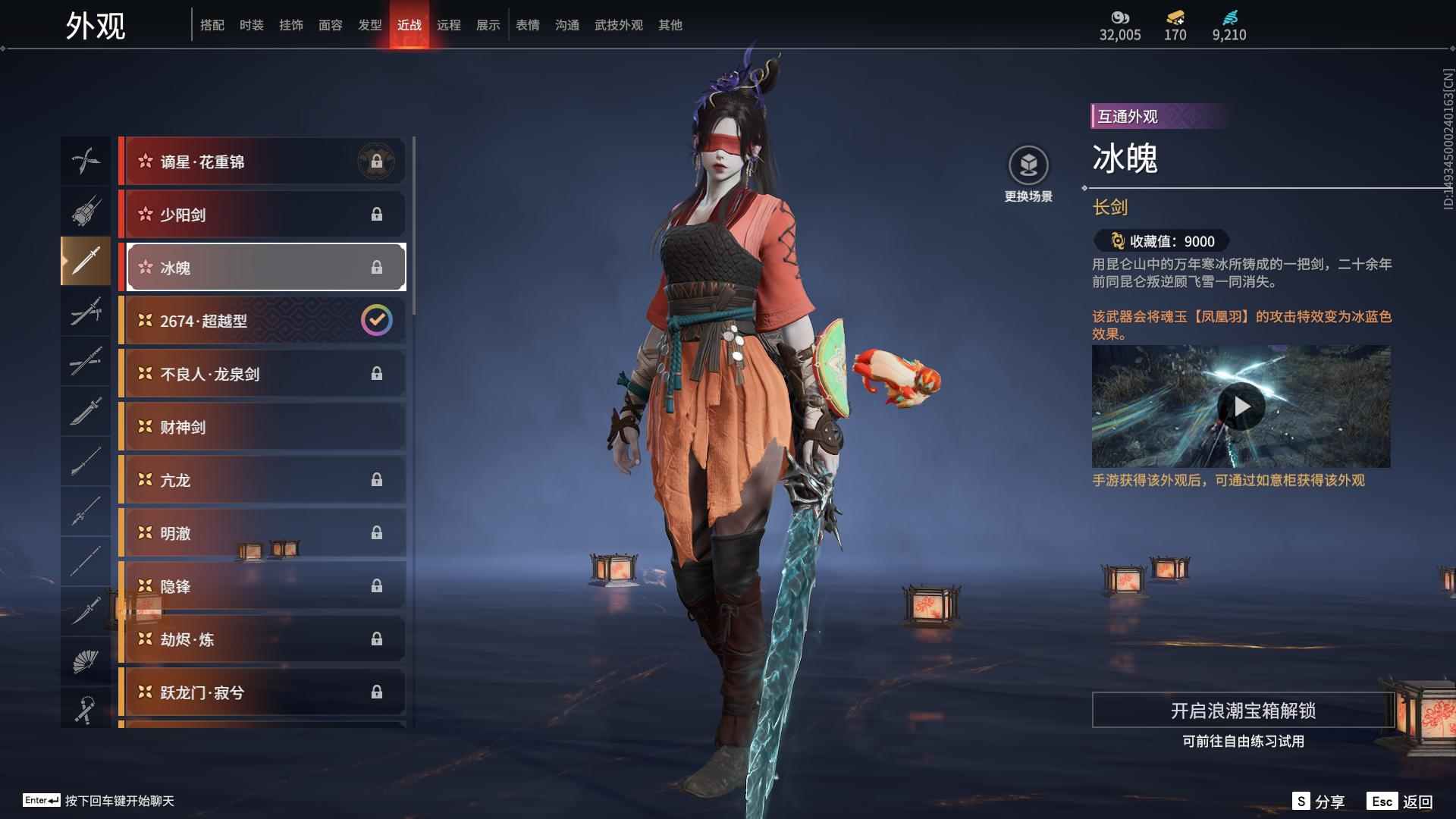
Task: Switch to the 时装 tab
Action: point(251,25)
